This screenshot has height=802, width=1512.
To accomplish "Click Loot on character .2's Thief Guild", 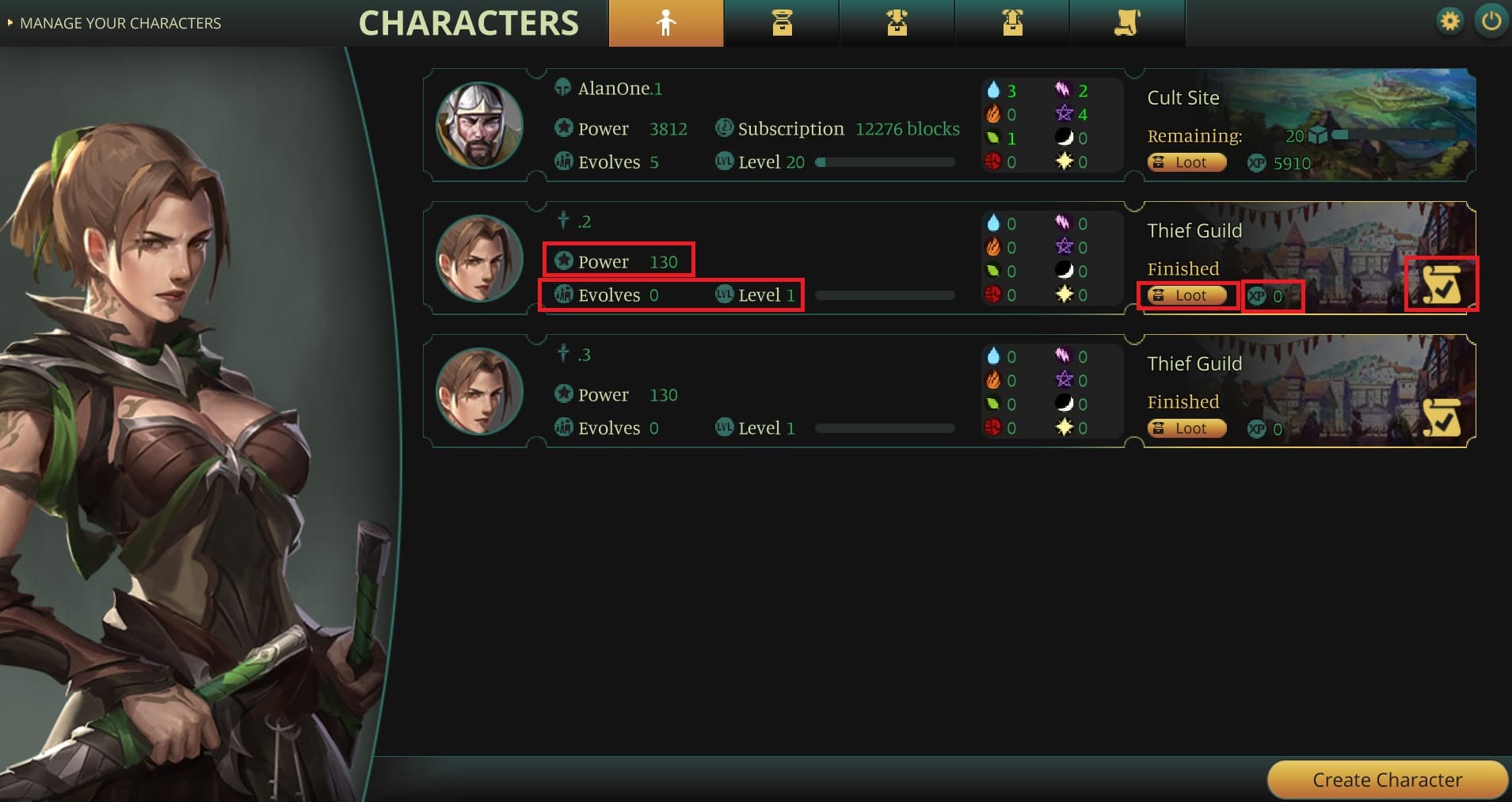I will [1186, 295].
